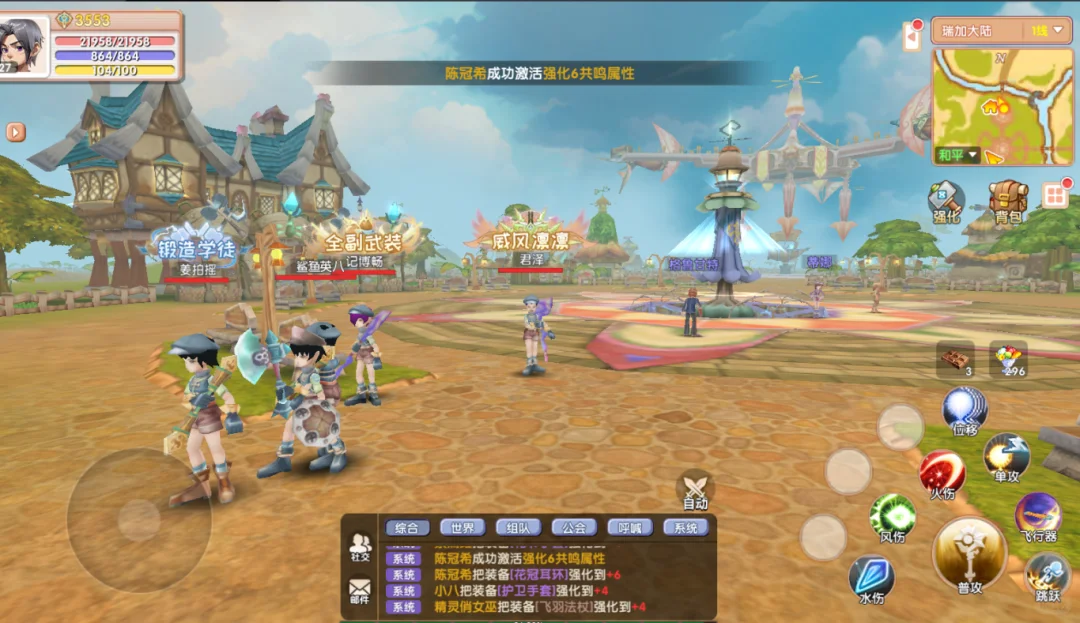Open the 和平 peace mode dropdown

pos(957,156)
